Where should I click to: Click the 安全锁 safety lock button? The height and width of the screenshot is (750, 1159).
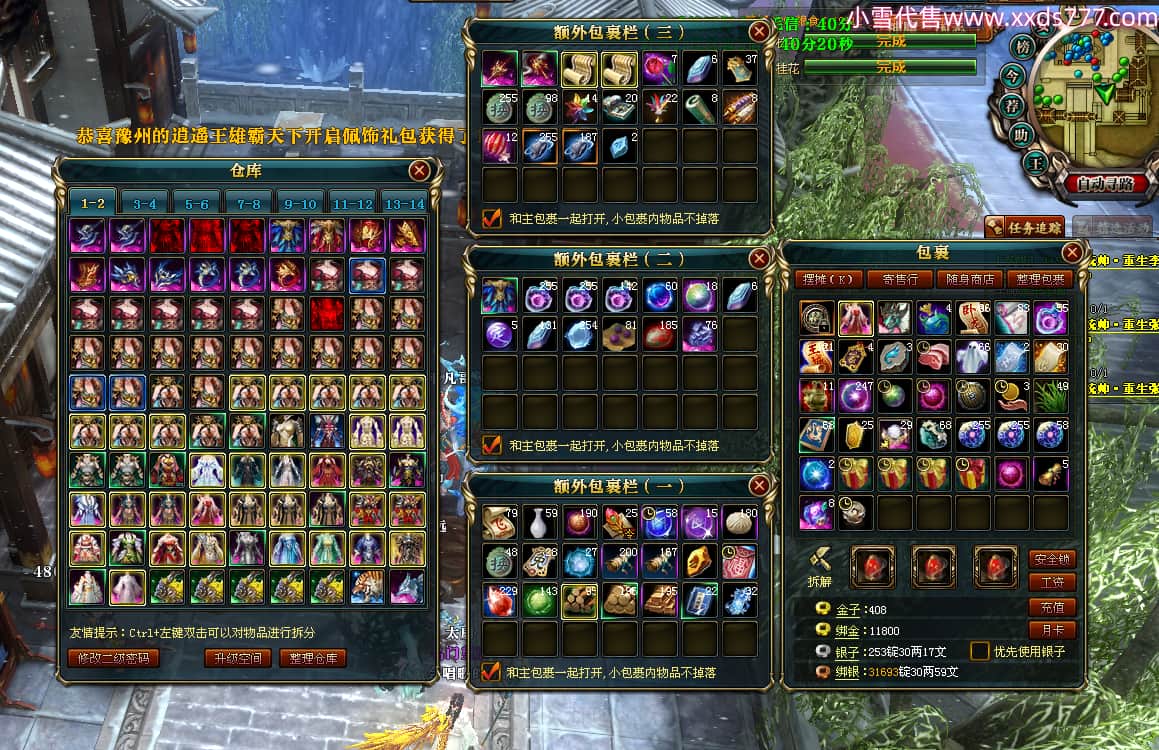[x=1052, y=559]
